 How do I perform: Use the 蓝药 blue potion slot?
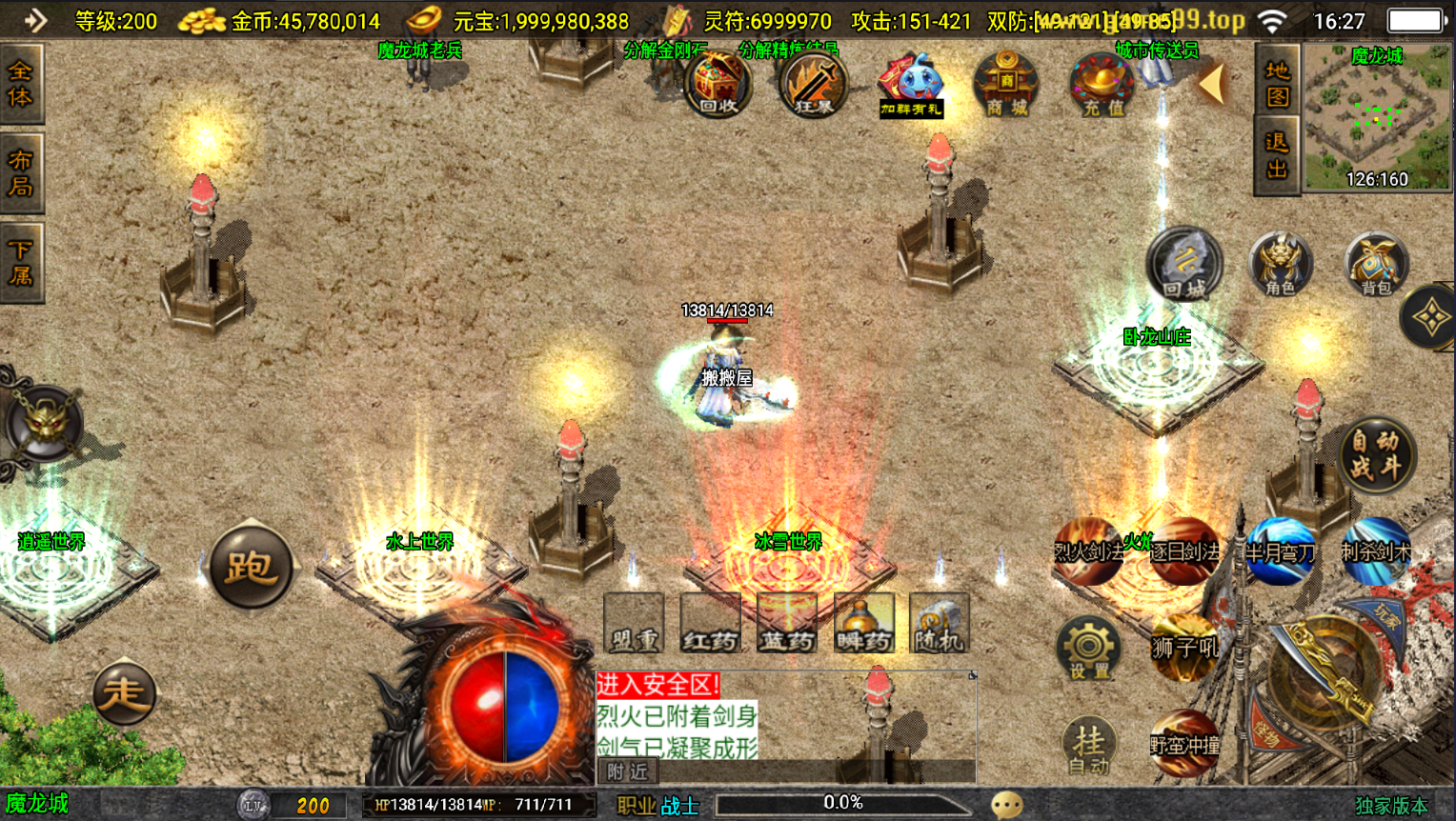(787, 625)
